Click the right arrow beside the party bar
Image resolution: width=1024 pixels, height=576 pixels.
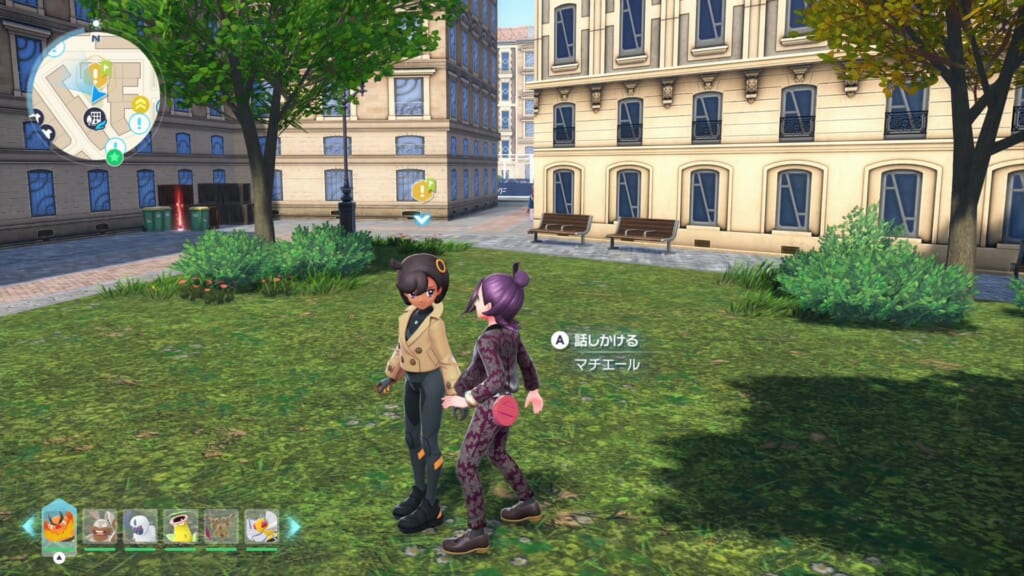click(x=294, y=526)
